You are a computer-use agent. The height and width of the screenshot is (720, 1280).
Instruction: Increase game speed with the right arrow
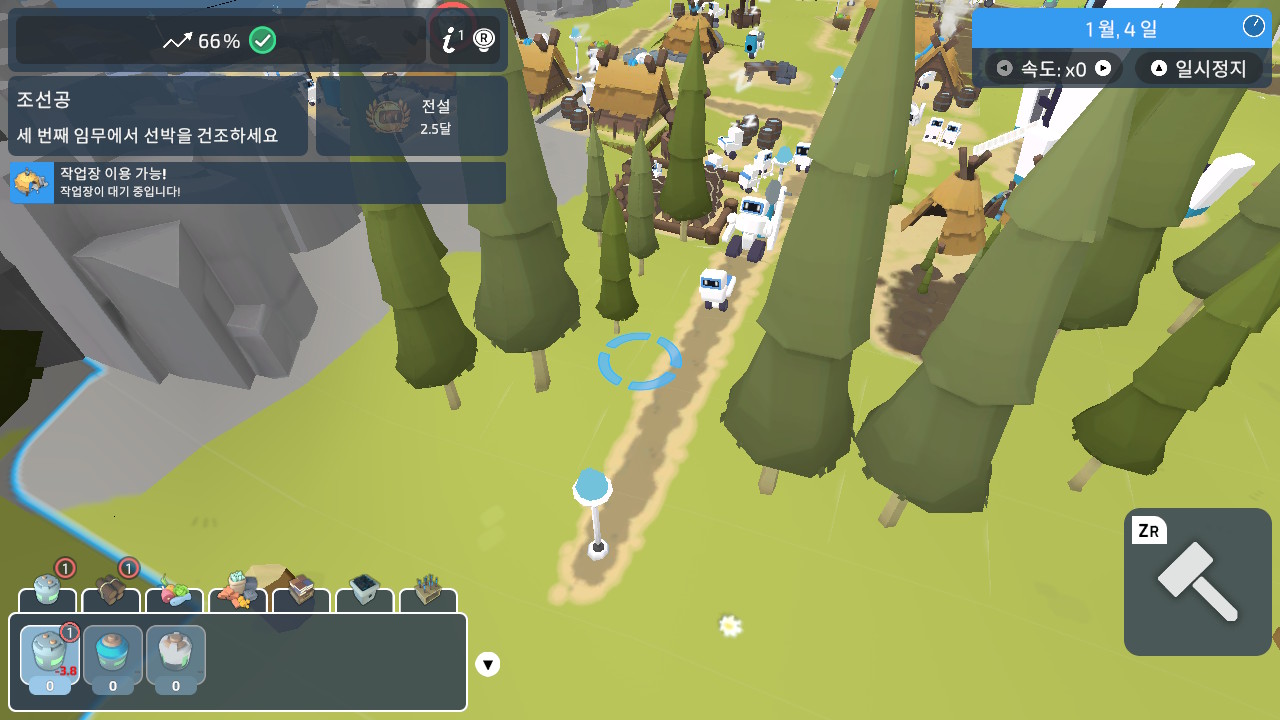[x=1105, y=68]
